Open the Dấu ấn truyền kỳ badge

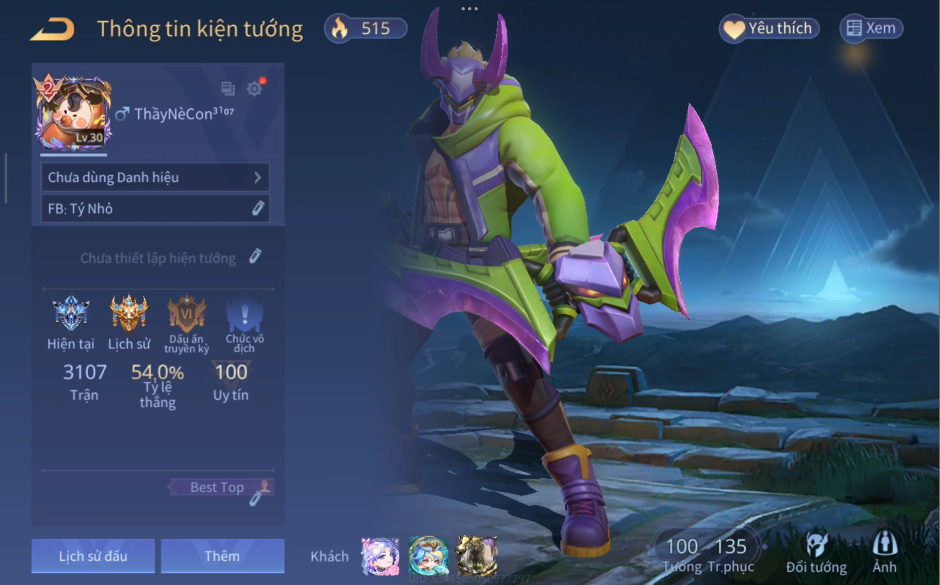(187, 314)
